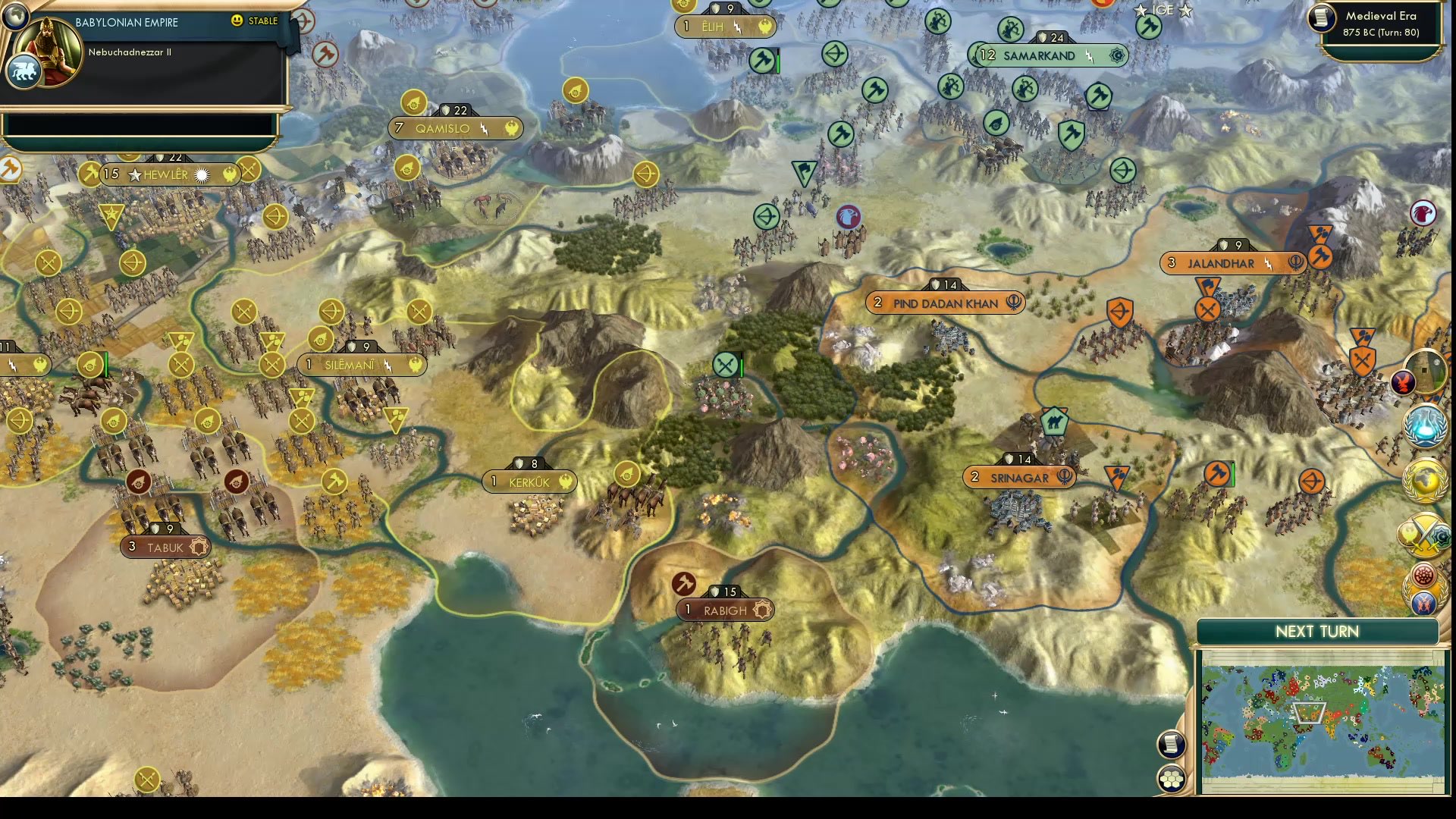Open the notification log scroll icon
The height and width of the screenshot is (819, 1456).
[1172, 743]
